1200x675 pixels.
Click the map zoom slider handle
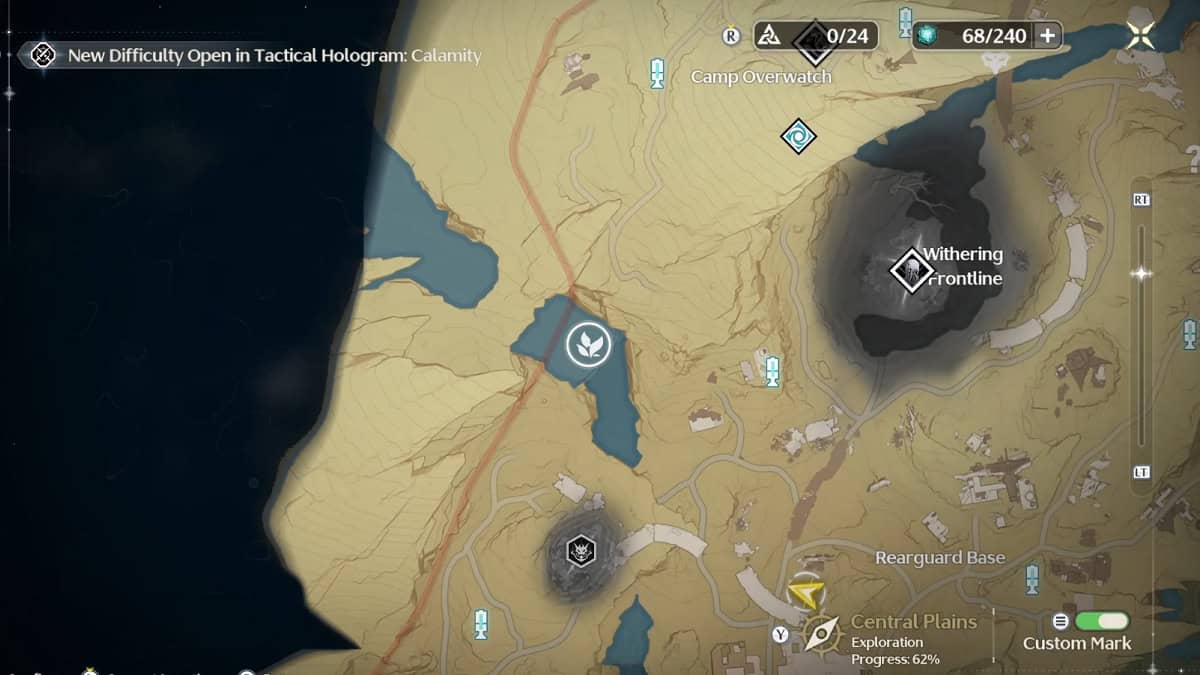[x=1141, y=273]
